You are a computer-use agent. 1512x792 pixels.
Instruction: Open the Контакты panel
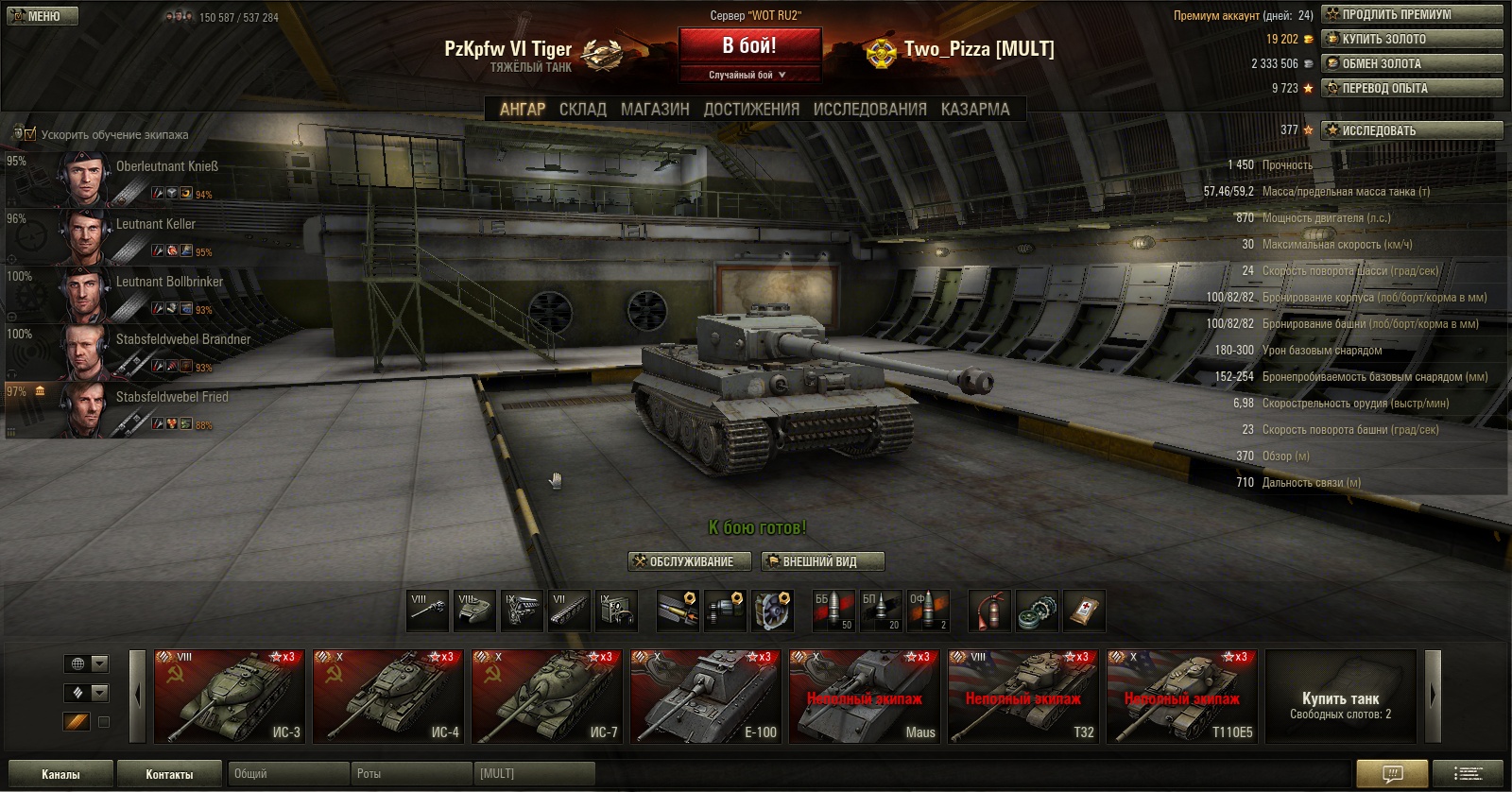point(169,774)
